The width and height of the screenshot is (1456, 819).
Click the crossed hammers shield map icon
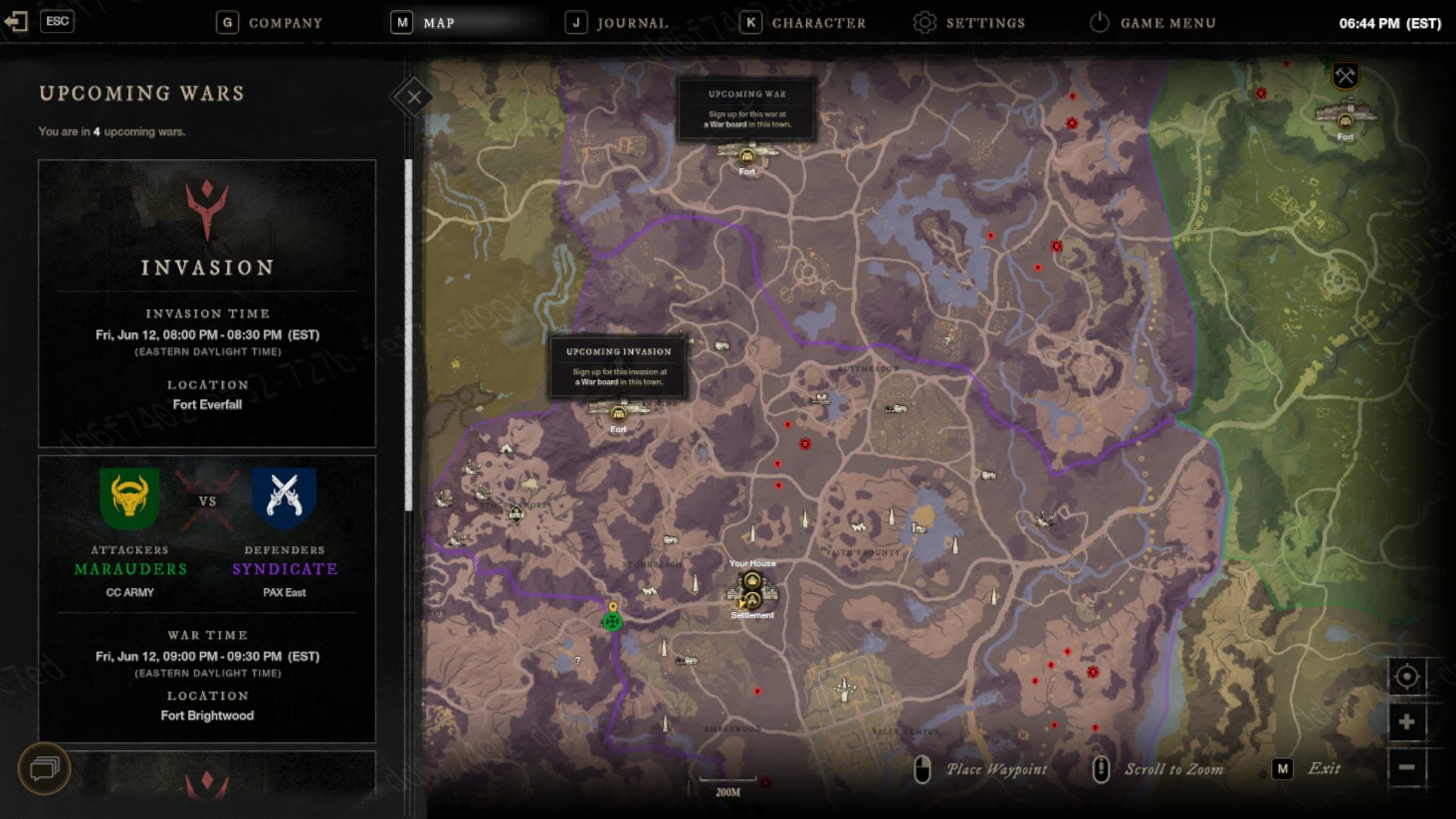click(1346, 76)
